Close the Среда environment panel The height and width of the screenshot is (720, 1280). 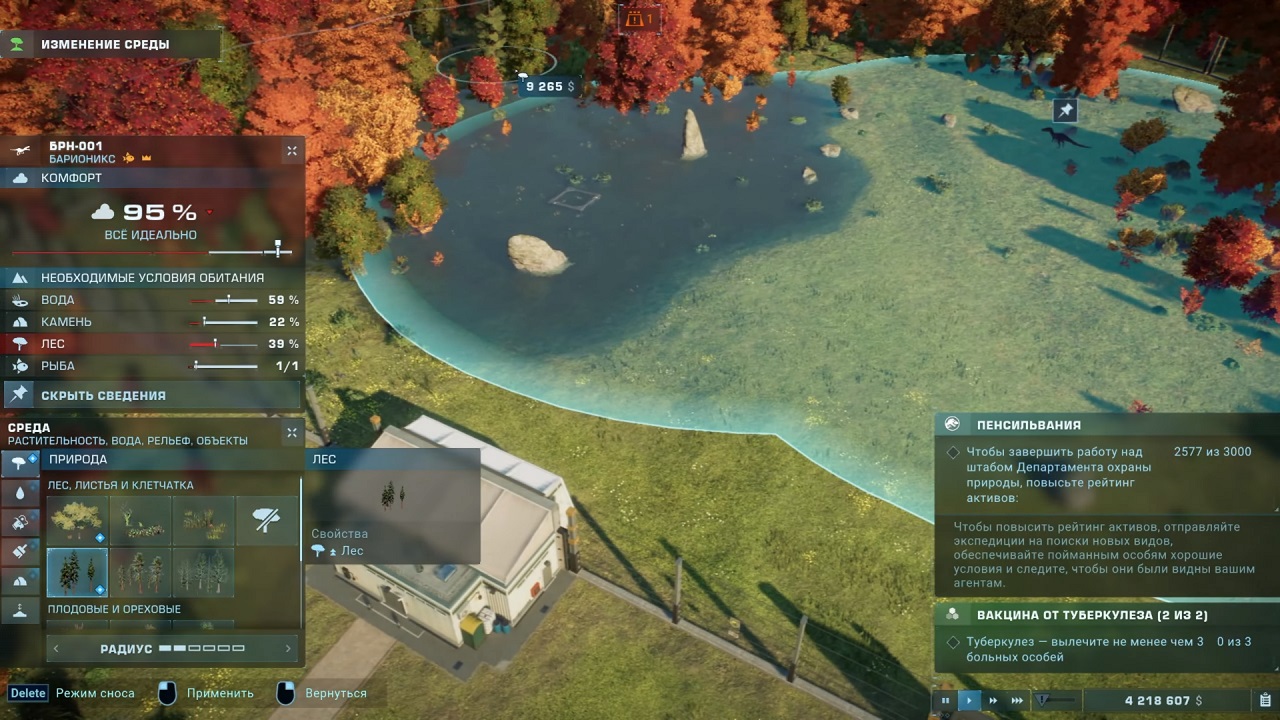[x=292, y=433]
